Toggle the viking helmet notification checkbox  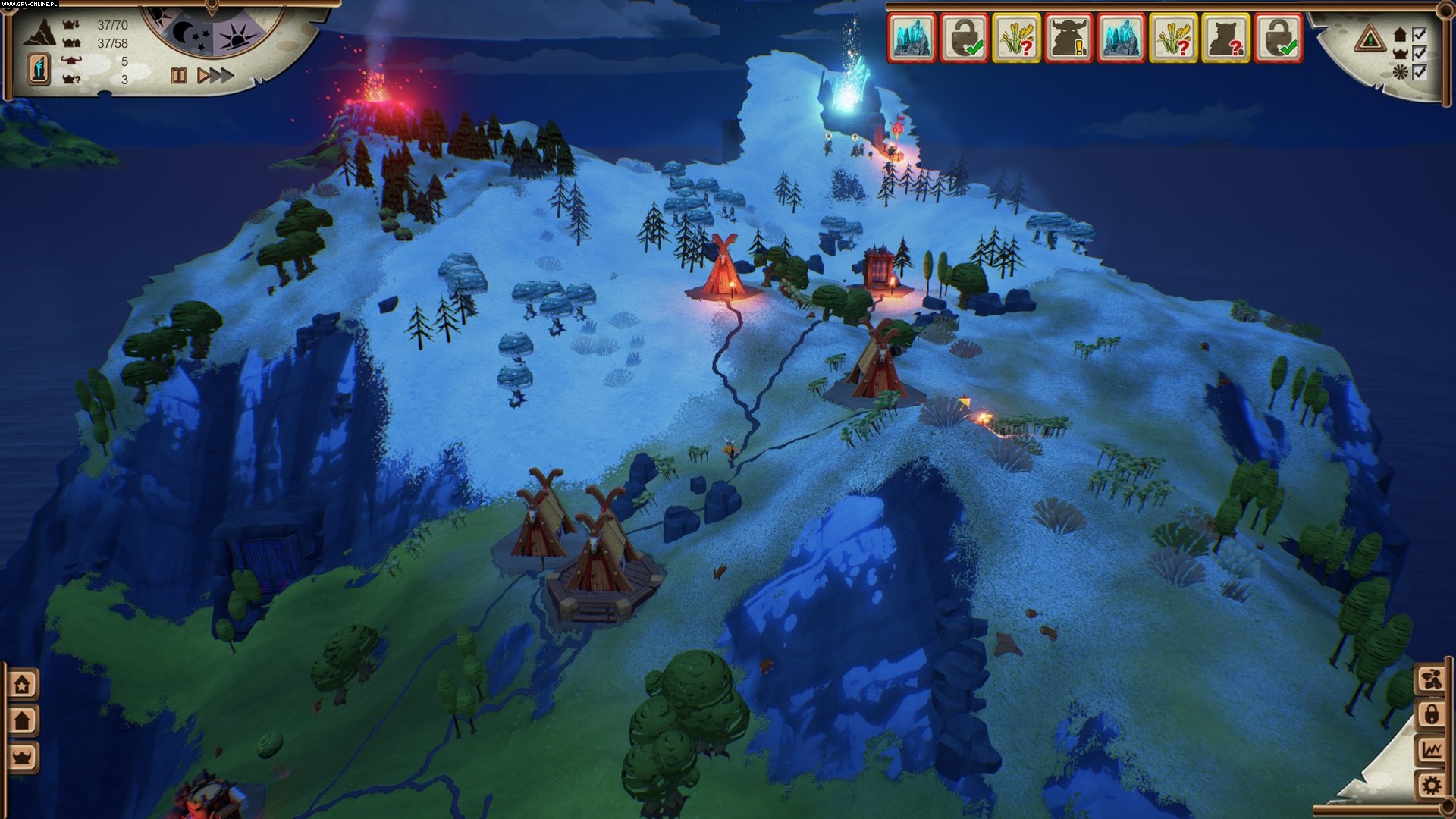[1420, 53]
